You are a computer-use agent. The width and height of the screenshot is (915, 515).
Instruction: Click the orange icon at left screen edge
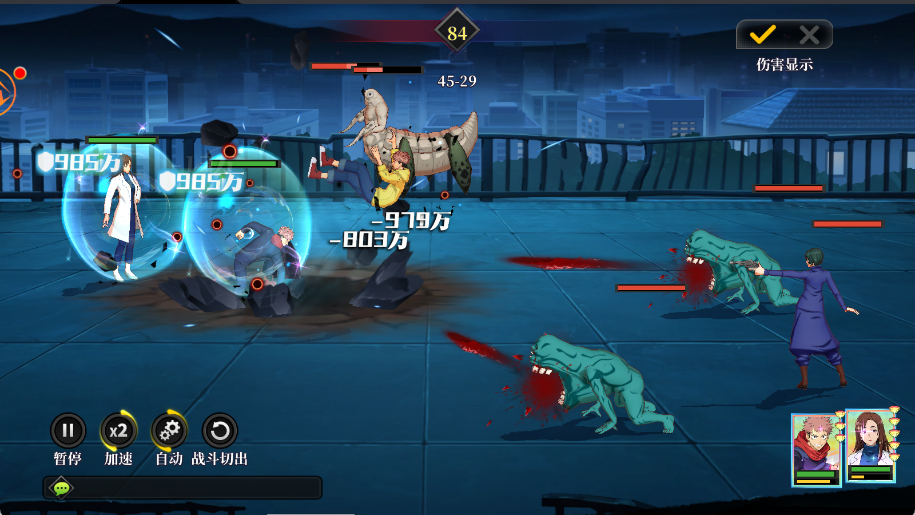tap(6, 91)
